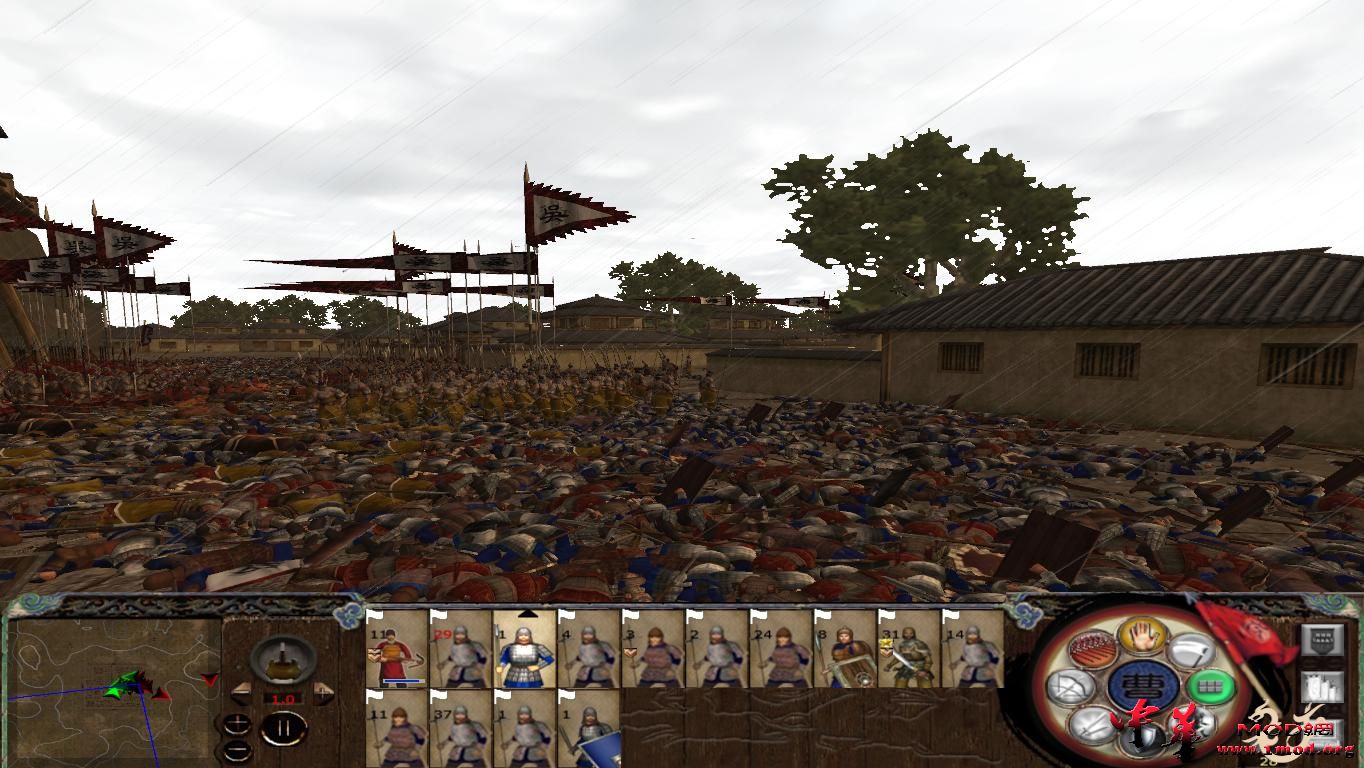Image resolution: width=1364 pixels, height=768 pixels.
Task: Decrease battle speed with the left arrow
Action: (242, 693)
